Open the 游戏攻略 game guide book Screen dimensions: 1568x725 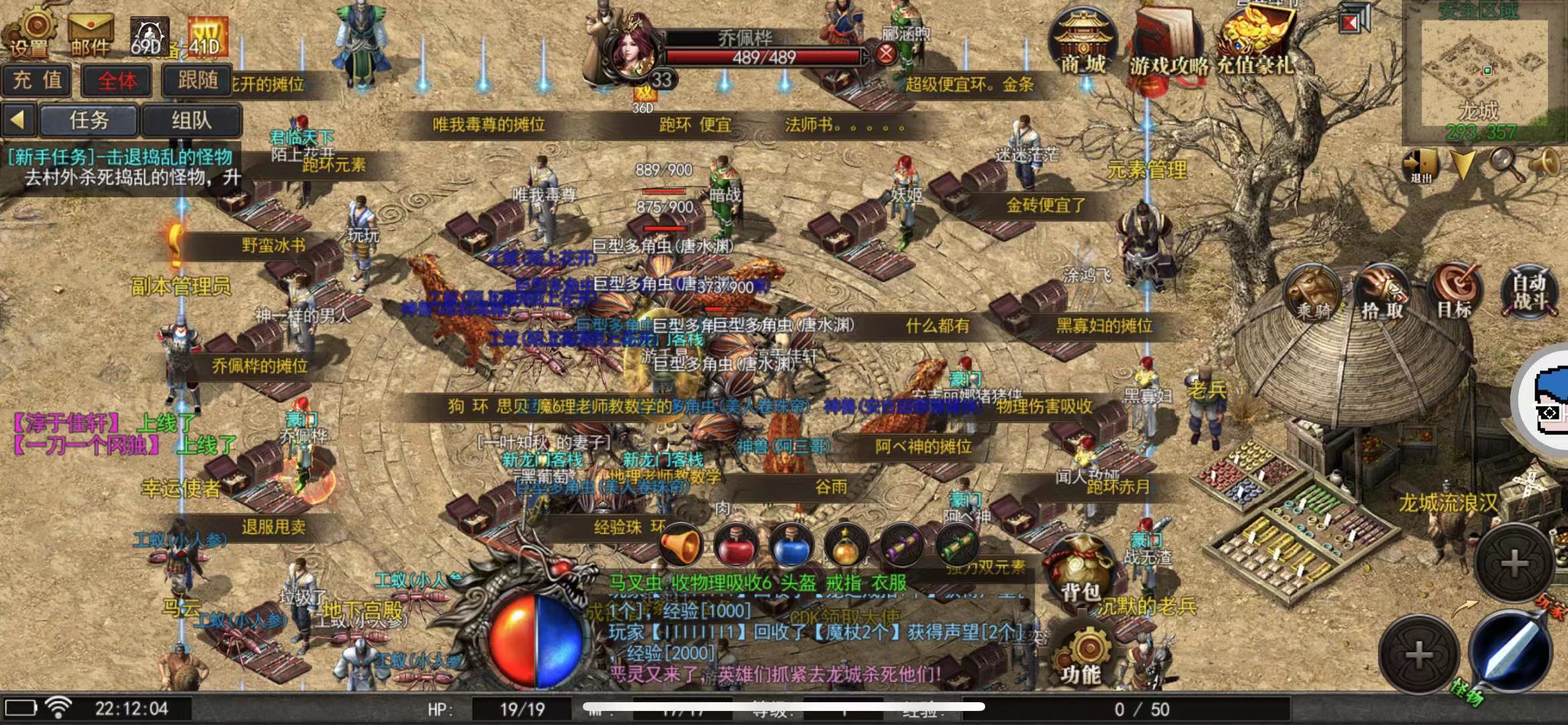1169,42
